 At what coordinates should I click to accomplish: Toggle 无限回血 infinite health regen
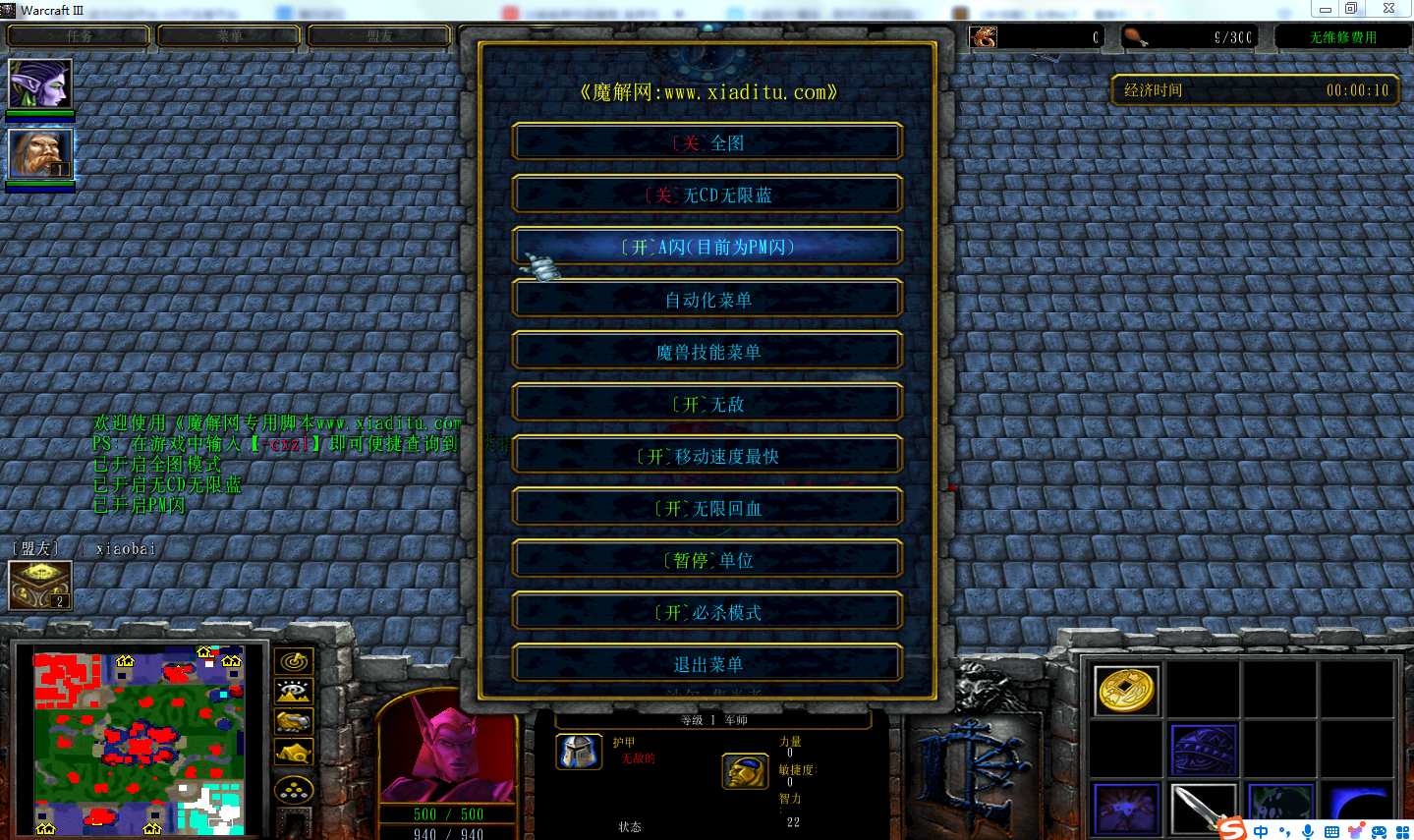click(707, 507)
